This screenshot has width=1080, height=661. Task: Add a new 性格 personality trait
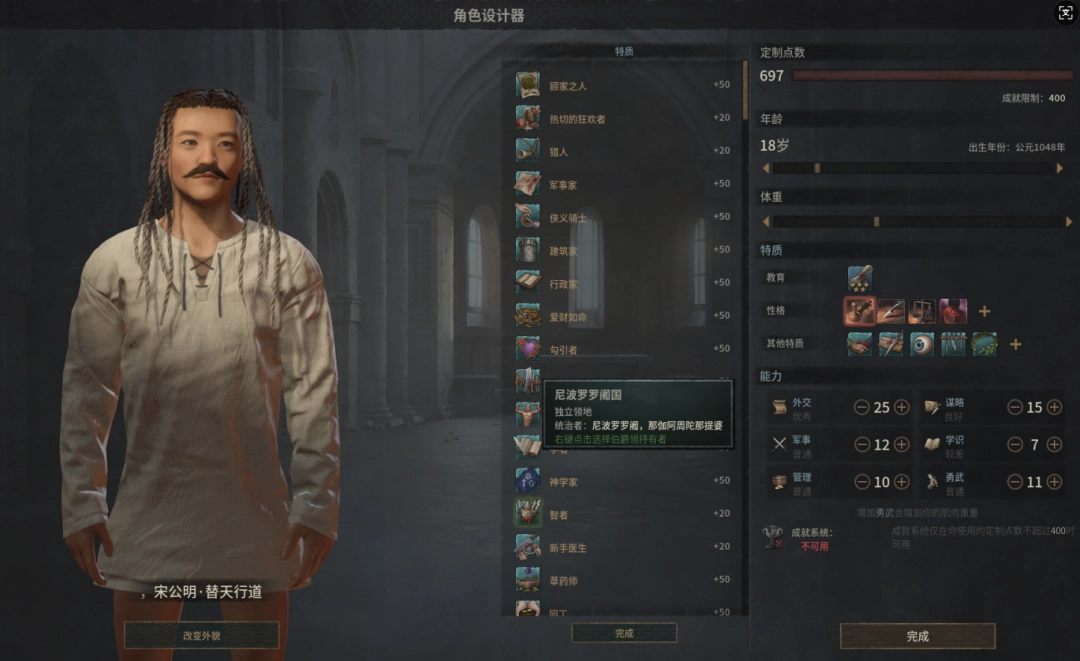(984, 312)
